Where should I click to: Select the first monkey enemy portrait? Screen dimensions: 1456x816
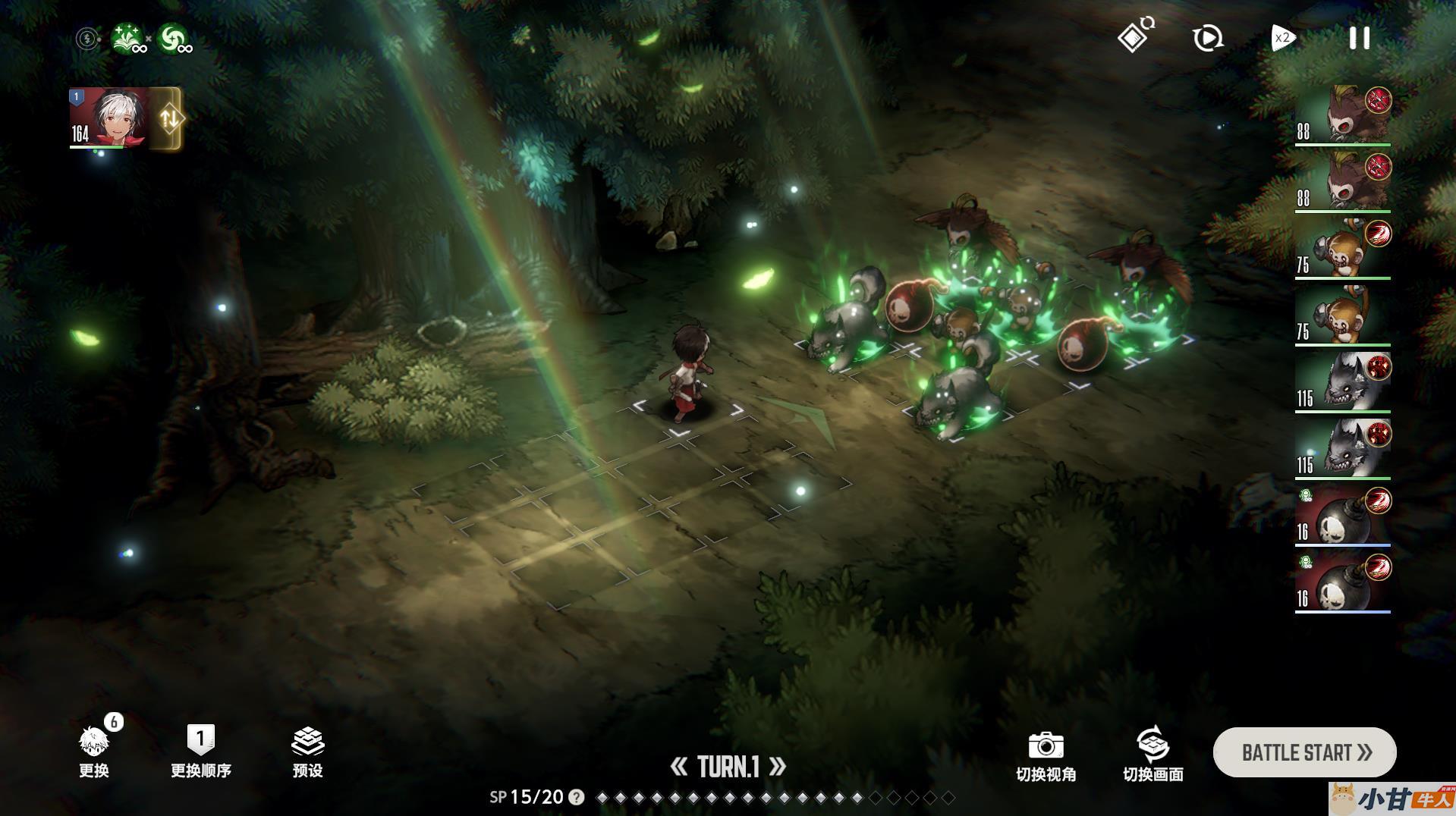pos(1343,248)
